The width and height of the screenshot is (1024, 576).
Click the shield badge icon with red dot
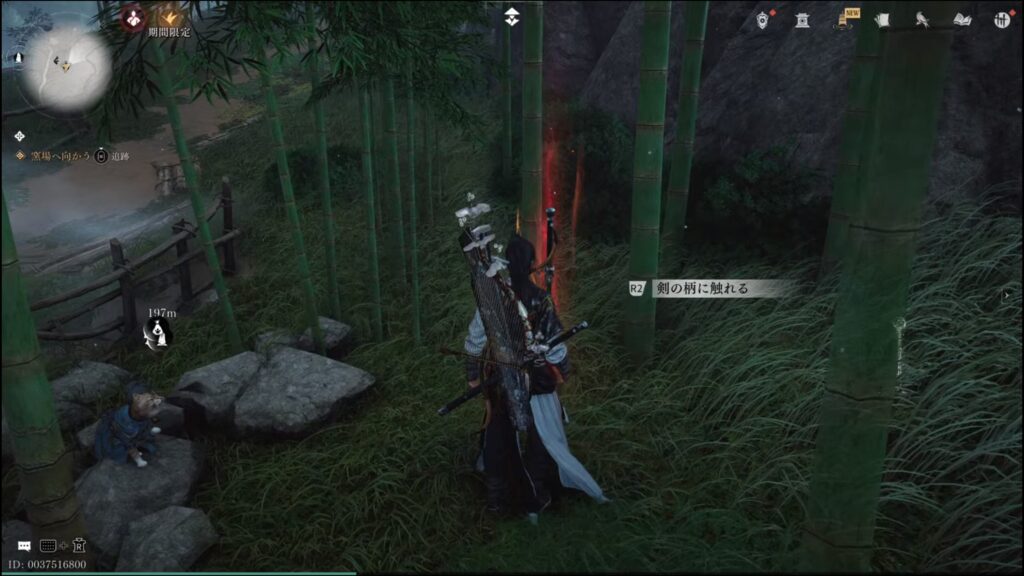point(763,20)
